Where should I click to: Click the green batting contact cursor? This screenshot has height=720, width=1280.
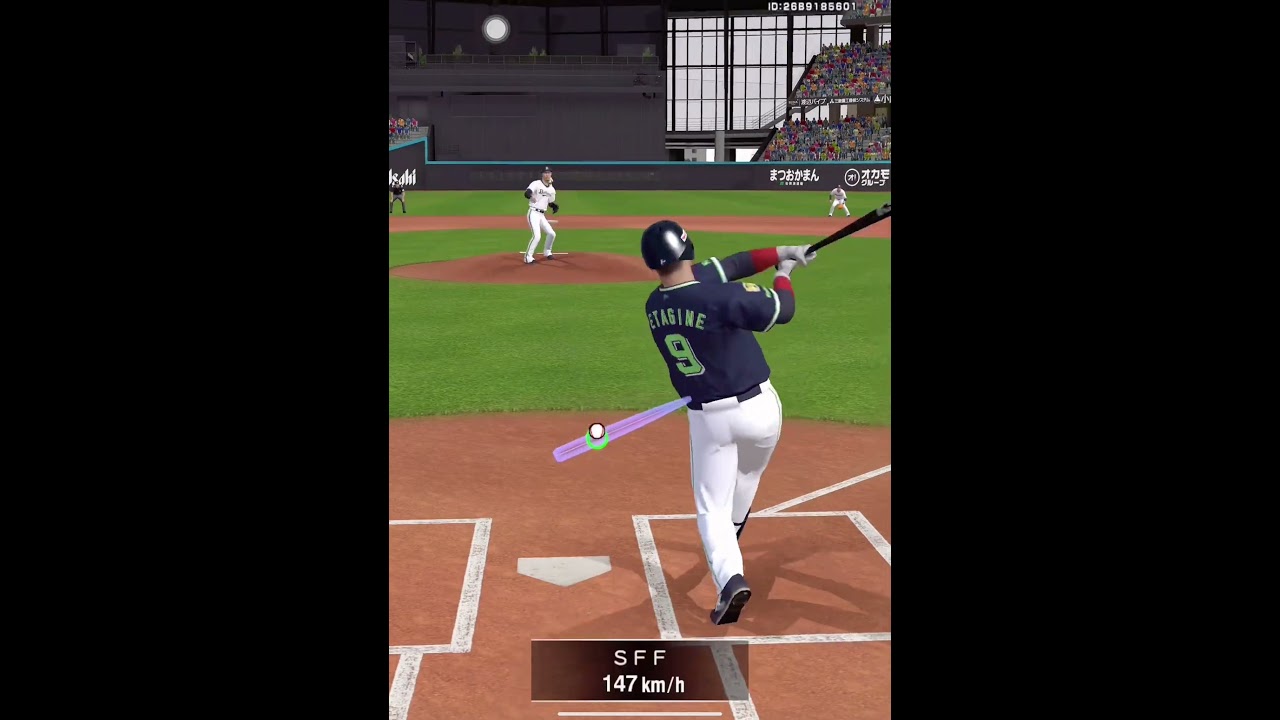pyautogui.click(x=596, y=438)
